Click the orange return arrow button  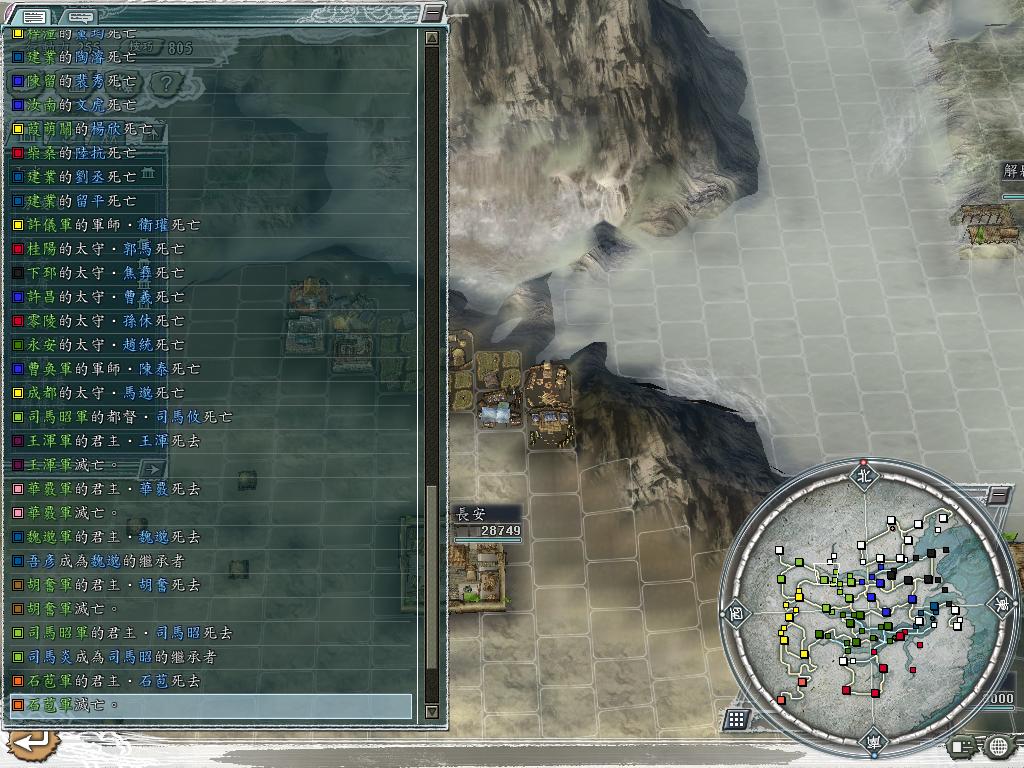[x=32, y=742]
